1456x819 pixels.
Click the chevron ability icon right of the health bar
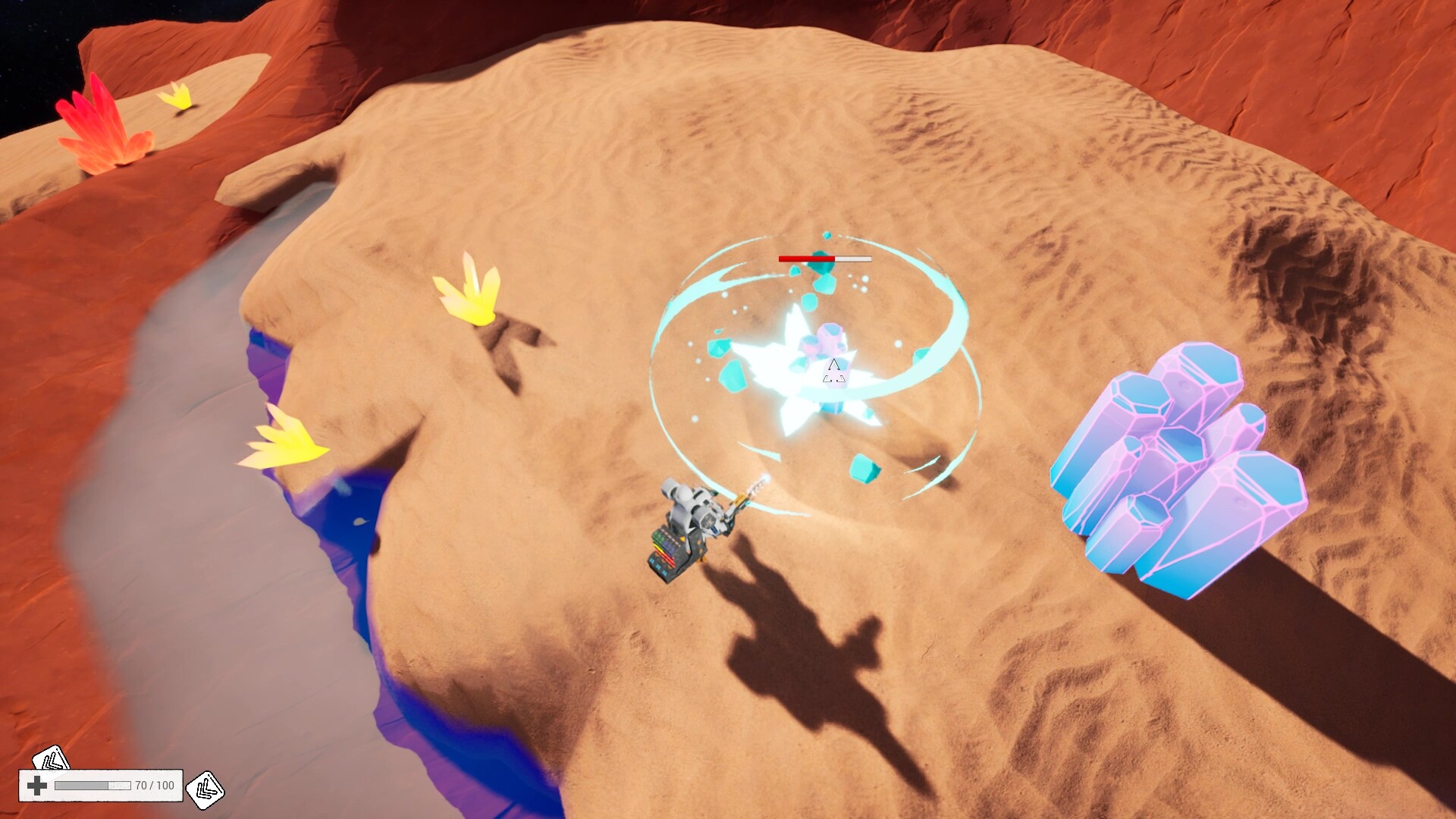coord(205,789)
